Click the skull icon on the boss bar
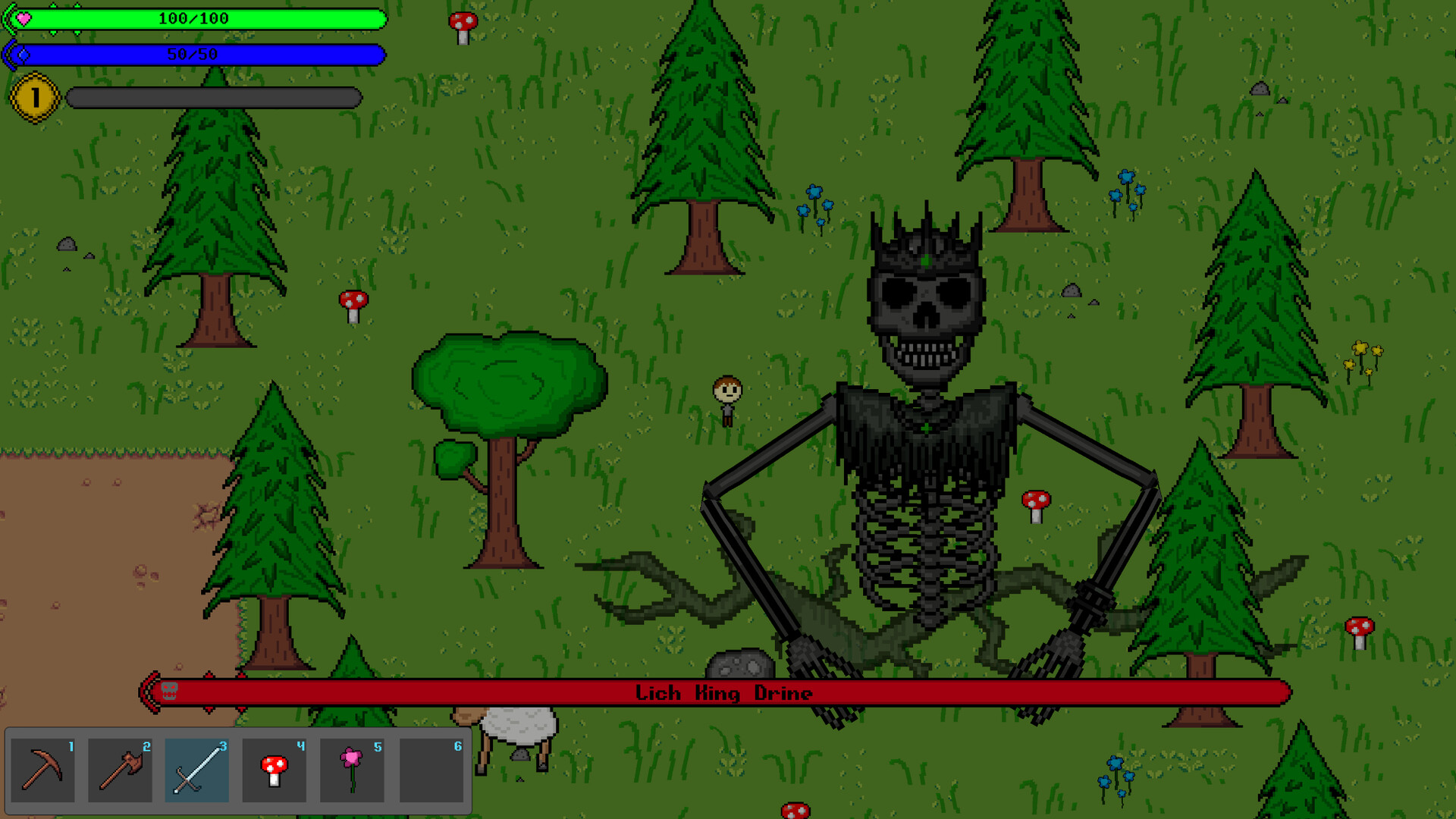The image size is (1456, 819). click(168, 691)
